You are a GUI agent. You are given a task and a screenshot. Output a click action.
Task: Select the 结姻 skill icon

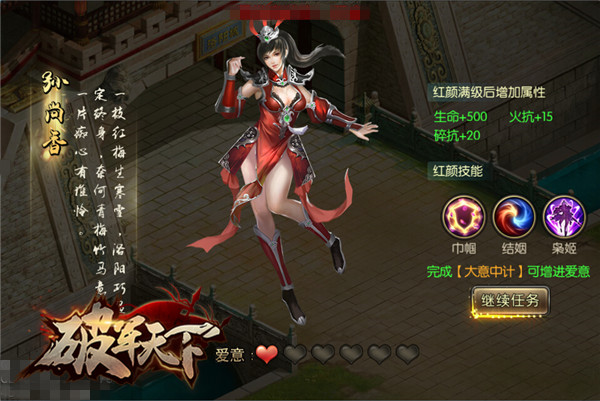511,214
